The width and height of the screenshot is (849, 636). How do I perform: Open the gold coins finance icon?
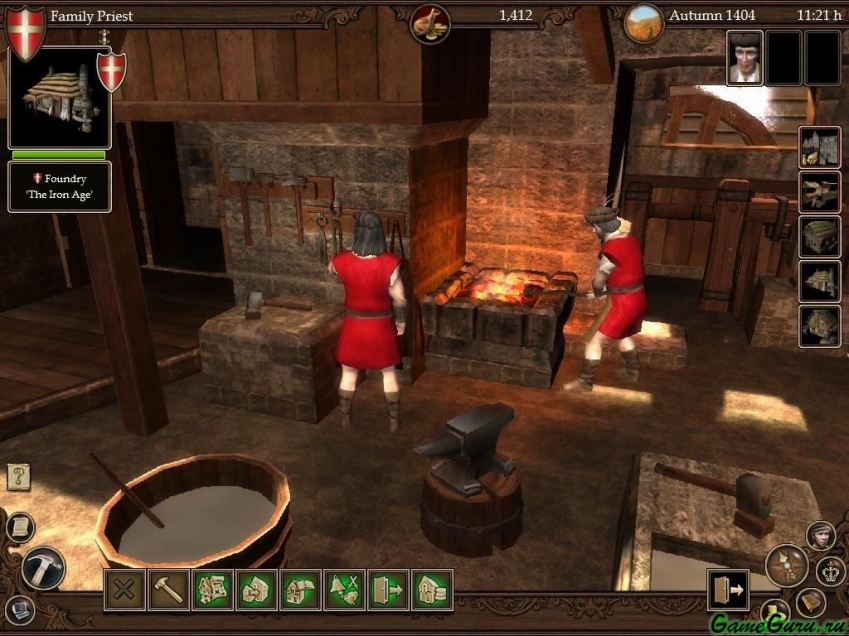pos(431,20)
